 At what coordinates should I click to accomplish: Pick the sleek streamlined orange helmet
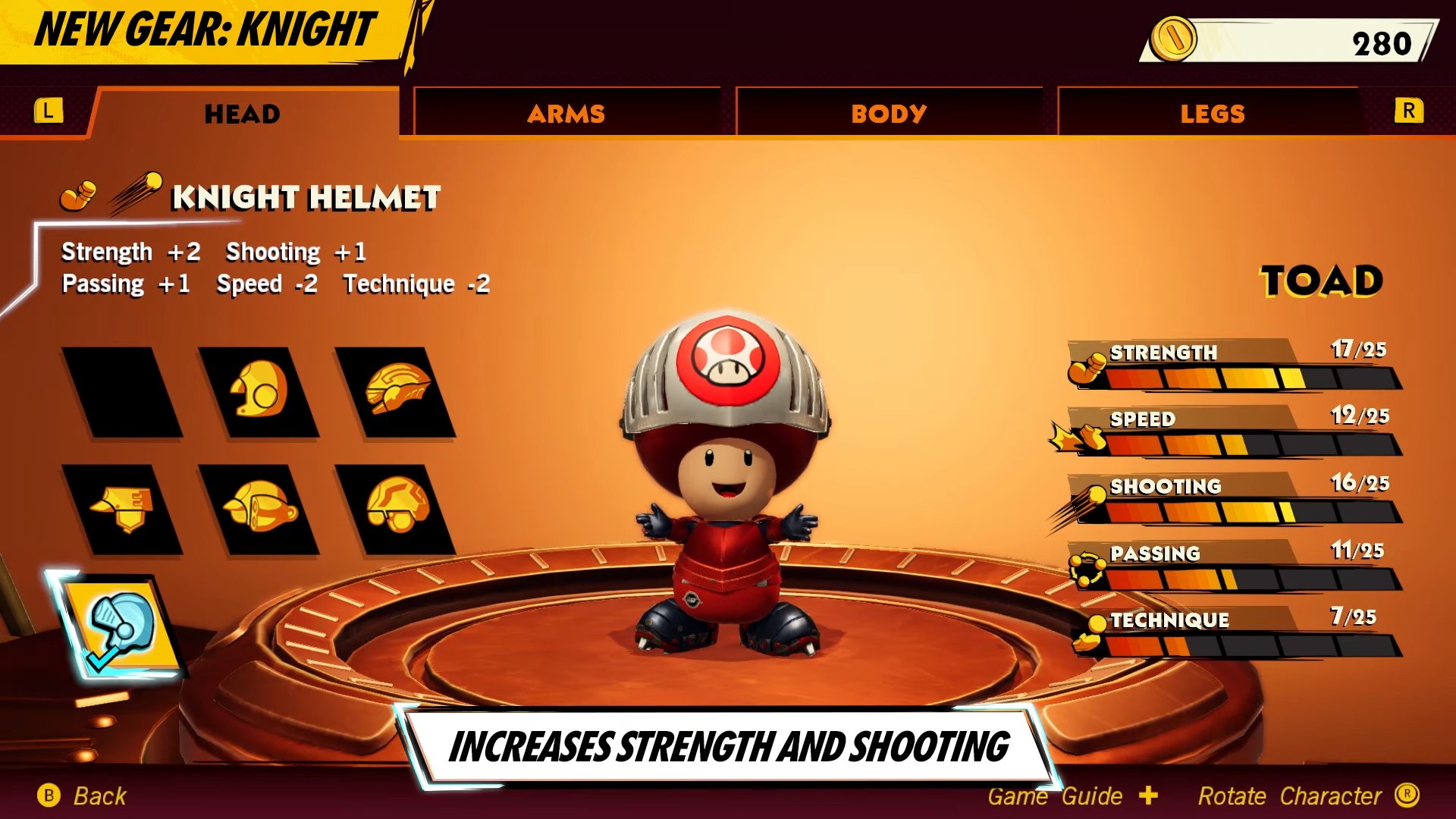pyautogui.click(x=396, y=392)
